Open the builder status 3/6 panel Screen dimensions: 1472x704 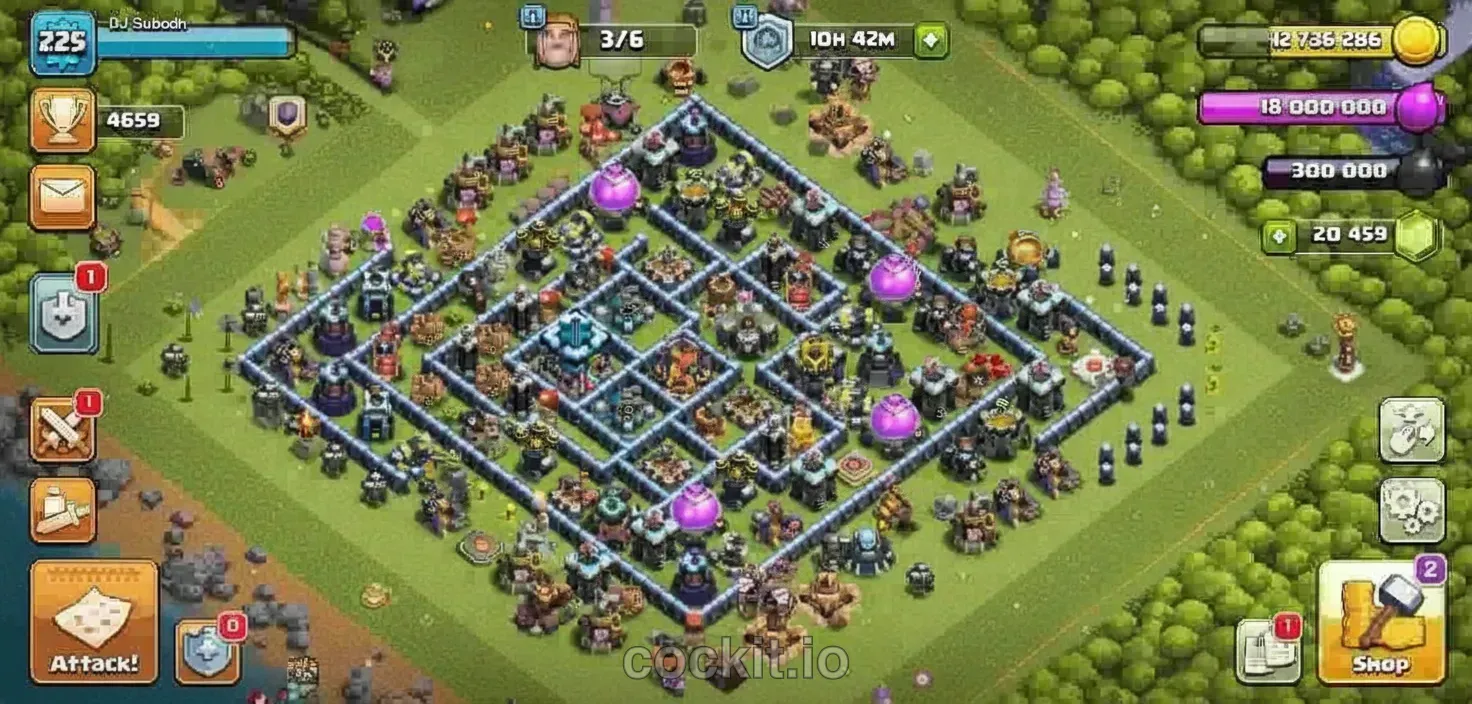tap(614, 41)
